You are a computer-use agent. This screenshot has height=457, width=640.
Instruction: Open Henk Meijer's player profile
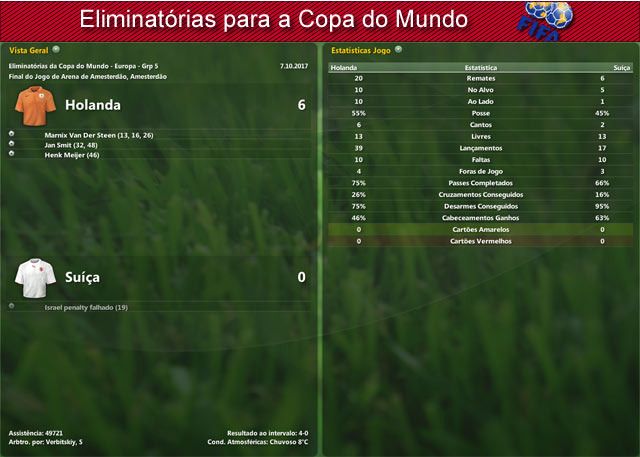click(72, 155)
